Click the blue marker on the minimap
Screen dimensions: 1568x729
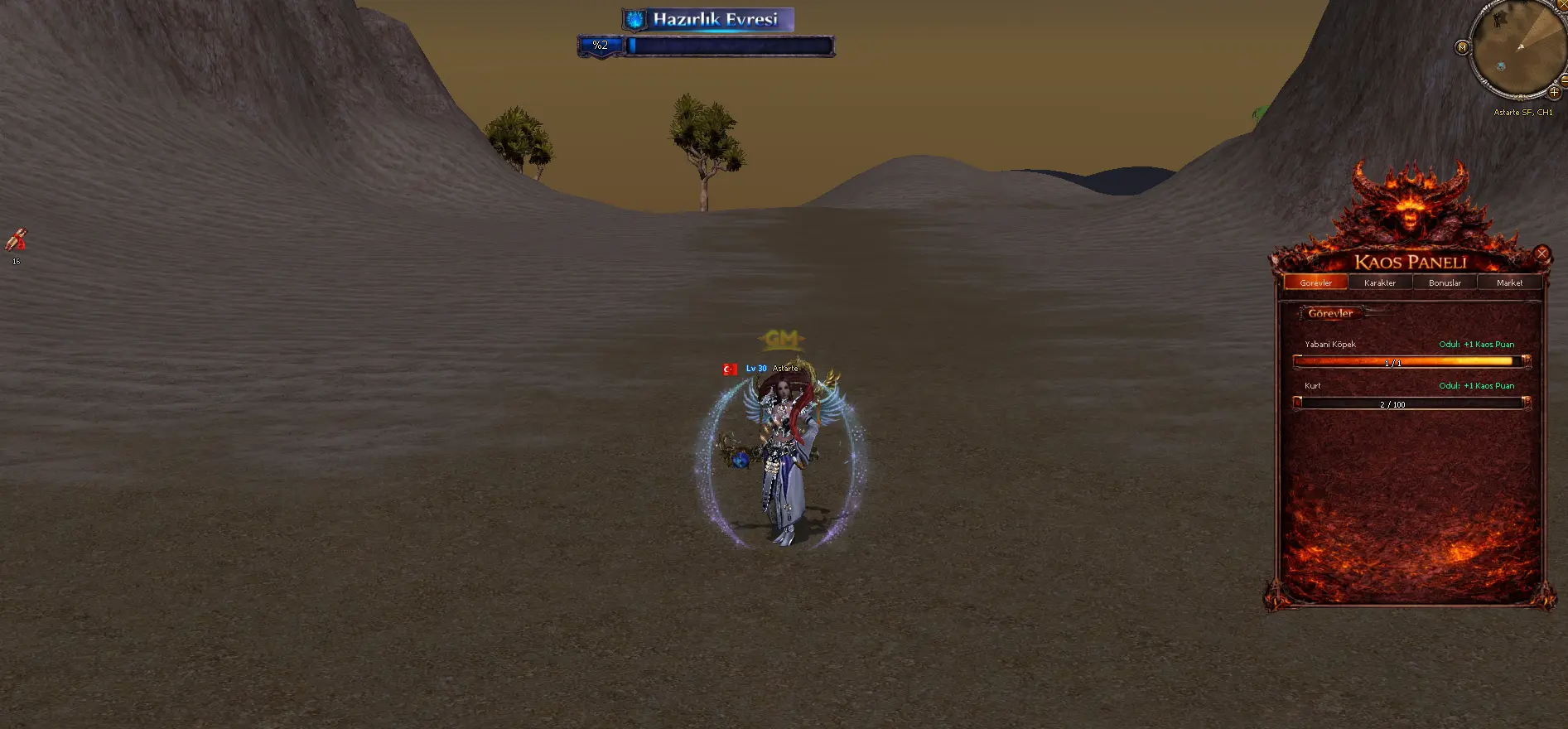[1501, 65]
